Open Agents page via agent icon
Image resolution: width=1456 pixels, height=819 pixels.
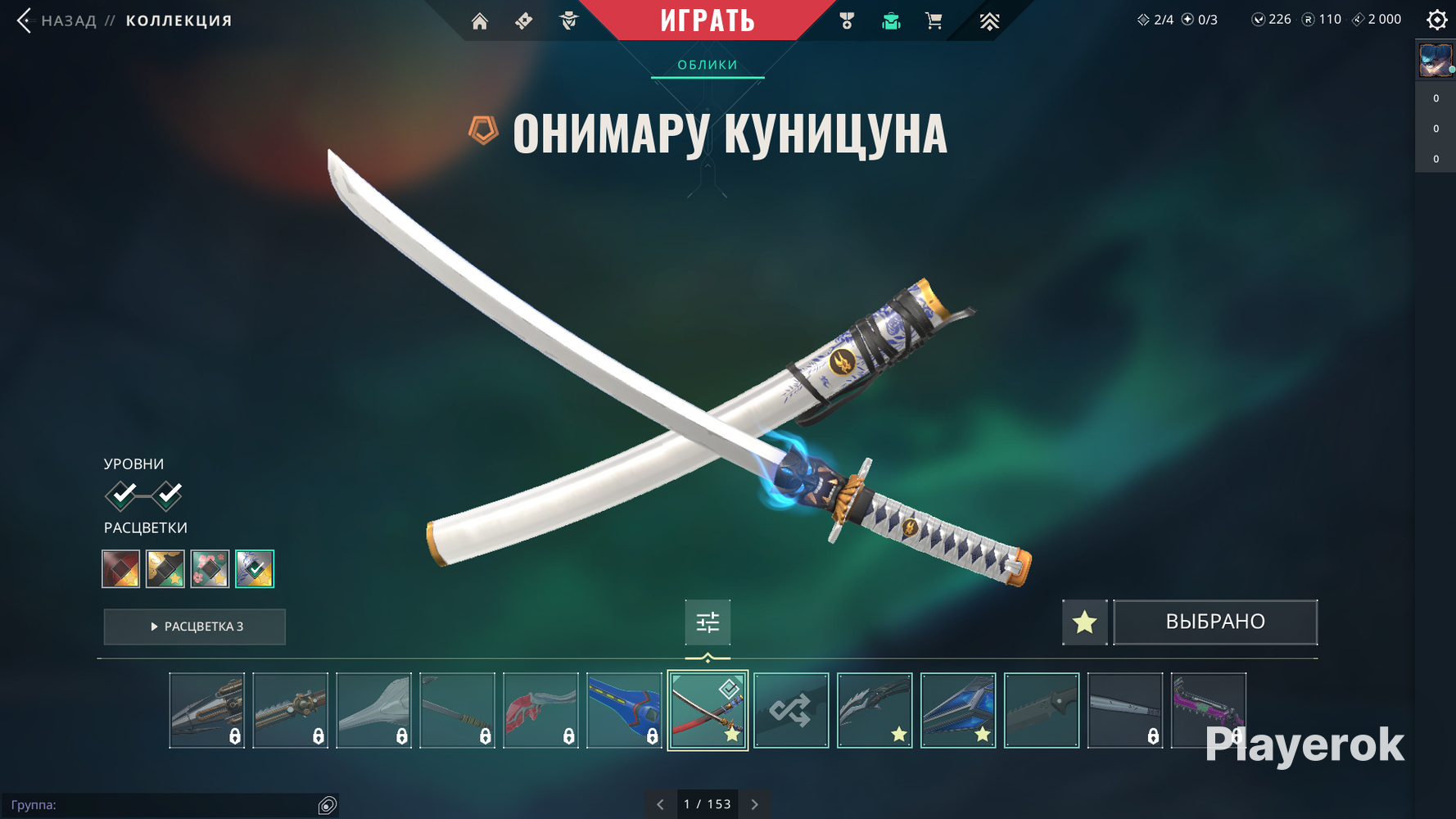point(569,21)
